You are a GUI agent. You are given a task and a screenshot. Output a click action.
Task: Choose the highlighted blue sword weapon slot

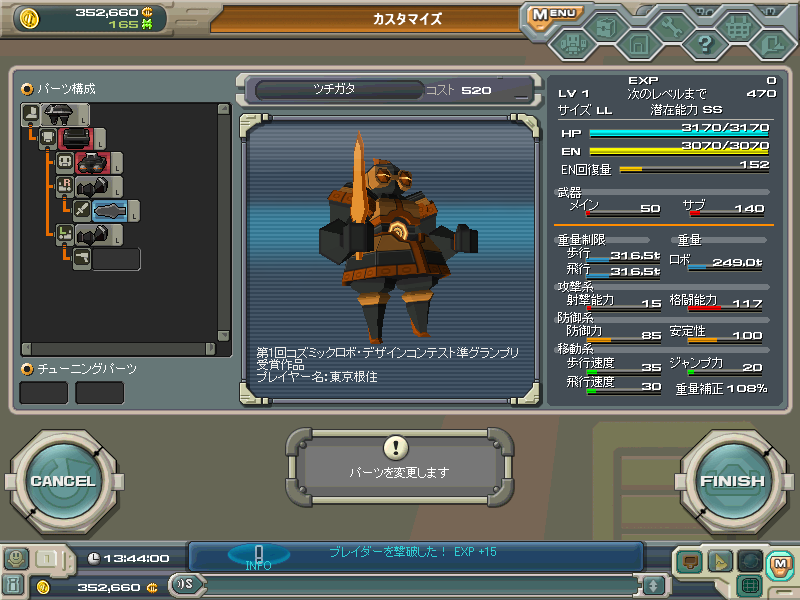pos(109,210)
